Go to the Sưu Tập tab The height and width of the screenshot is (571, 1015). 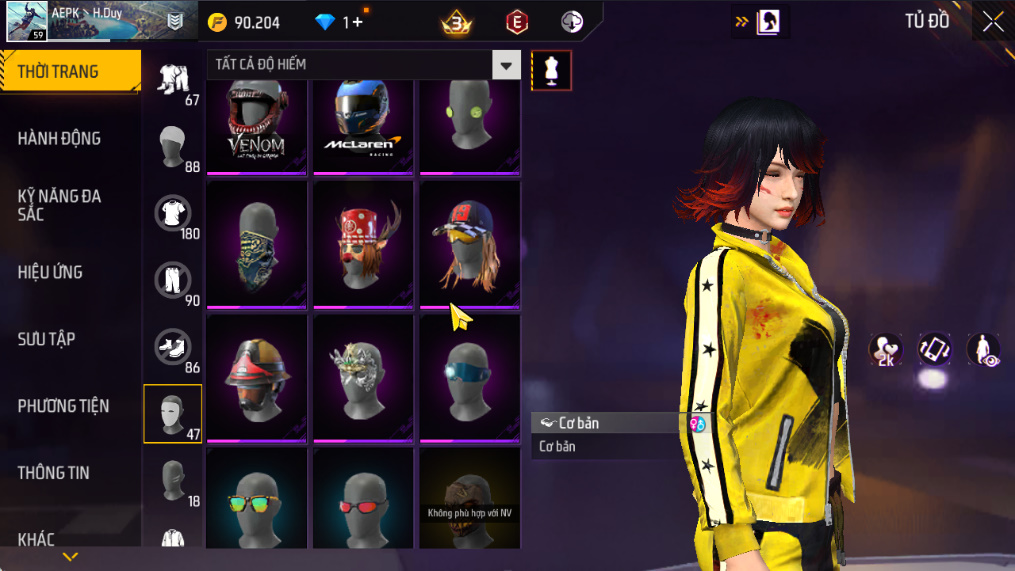tap(47, 339)
